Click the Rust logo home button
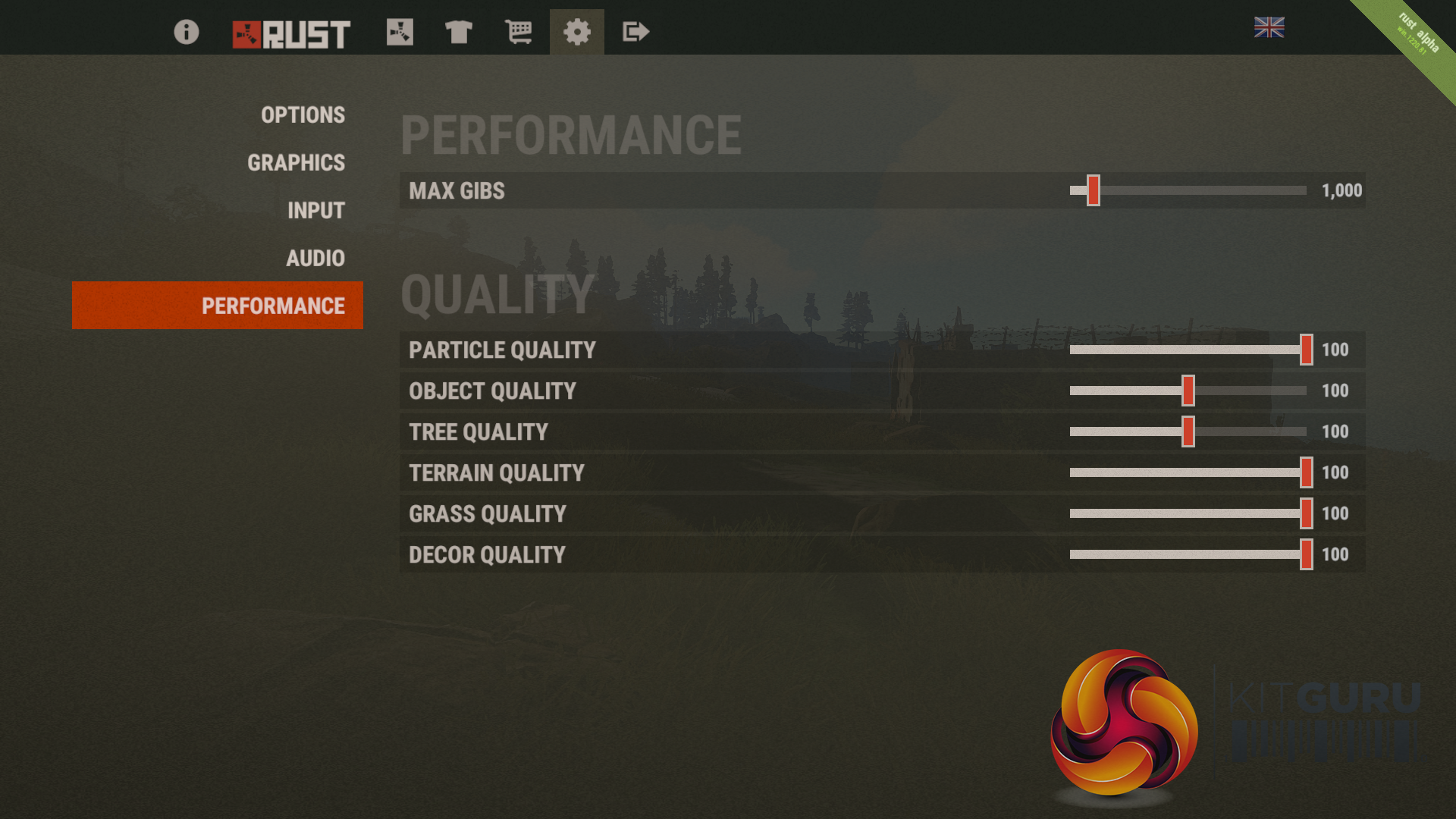The height and width of the screenshot is (819, 1456). coord(291,34)
